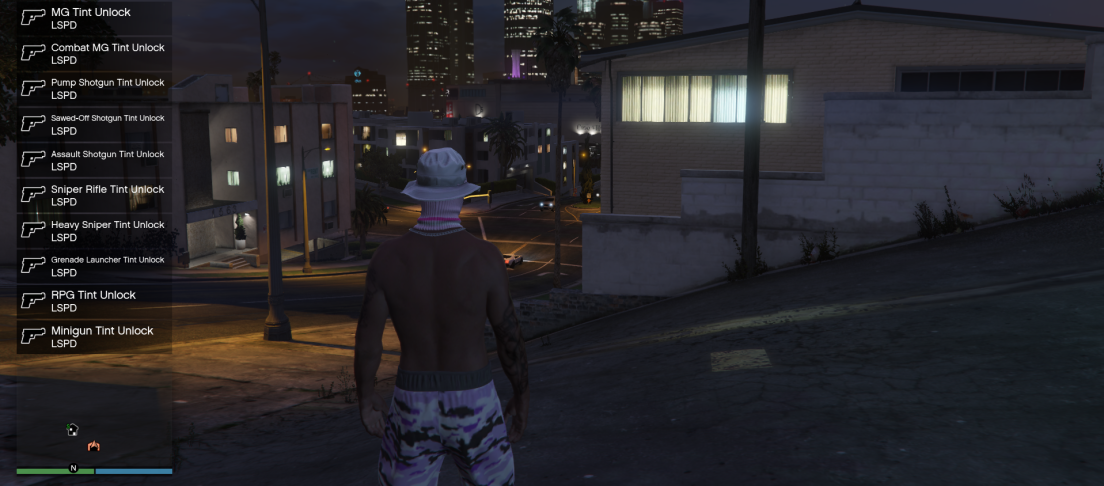Select the orange blip on the minimap
Viewport: 1104px width, 486px height.
click(94, 446)
